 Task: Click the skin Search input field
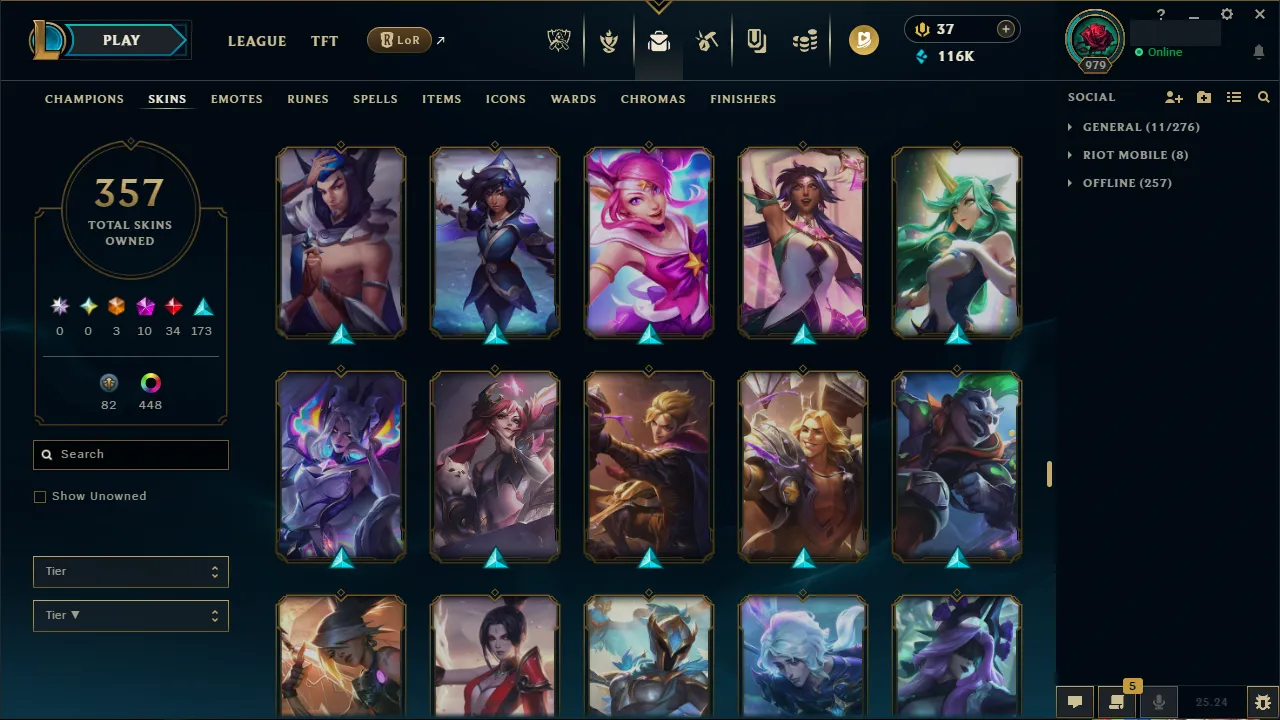coord(130,454)
